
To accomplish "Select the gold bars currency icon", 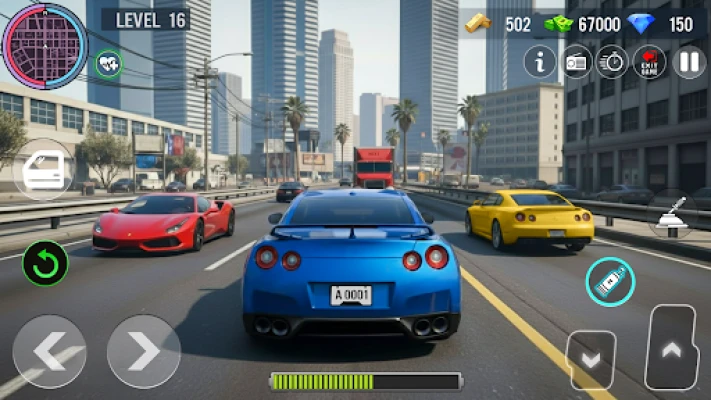I will click(x=480, y=24).
